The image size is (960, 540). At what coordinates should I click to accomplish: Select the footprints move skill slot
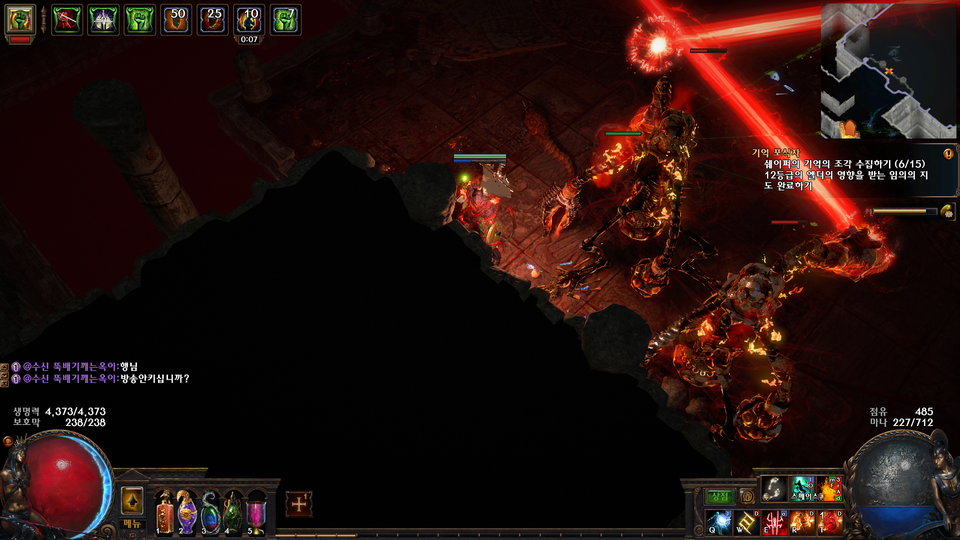774,489
